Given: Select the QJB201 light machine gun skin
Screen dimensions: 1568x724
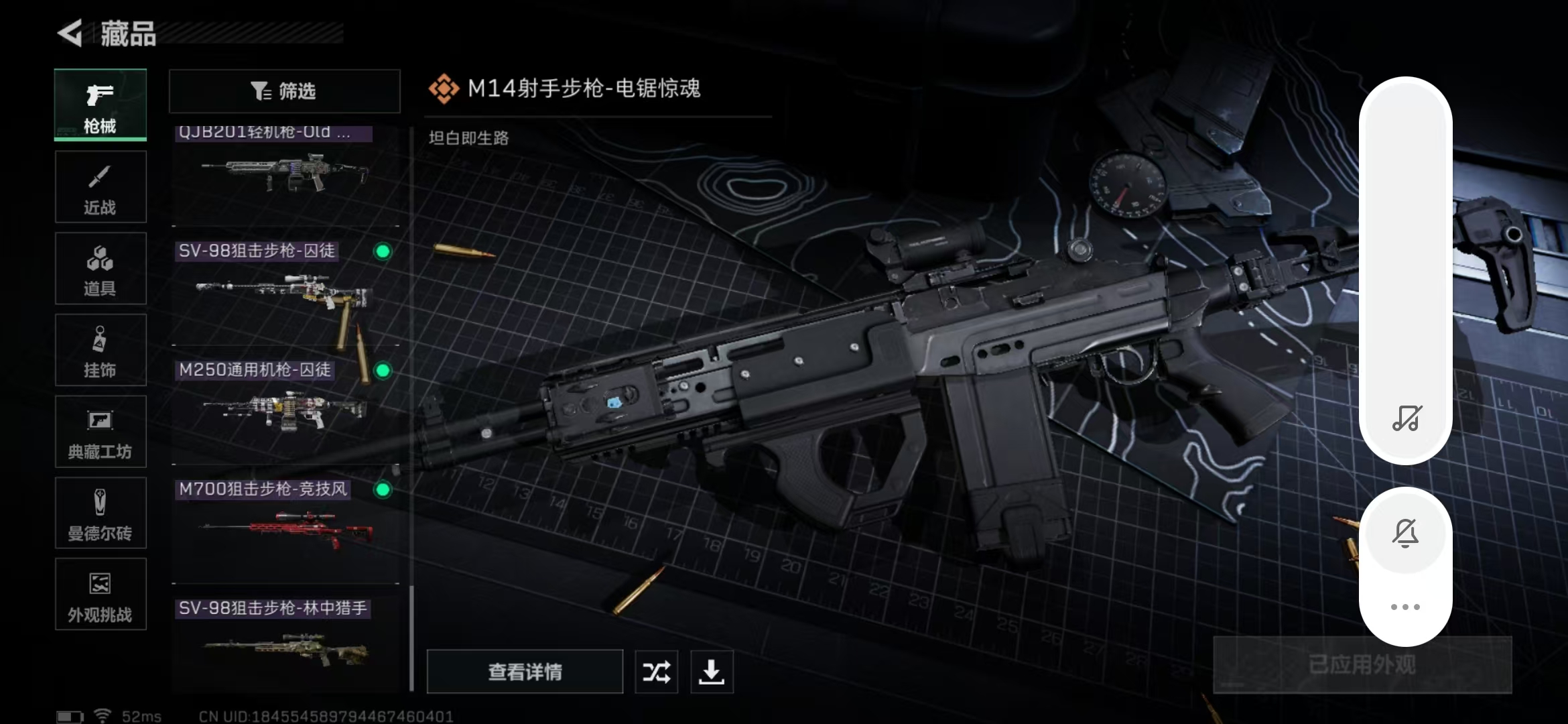Looking at the screenshot, I should 285,174.
